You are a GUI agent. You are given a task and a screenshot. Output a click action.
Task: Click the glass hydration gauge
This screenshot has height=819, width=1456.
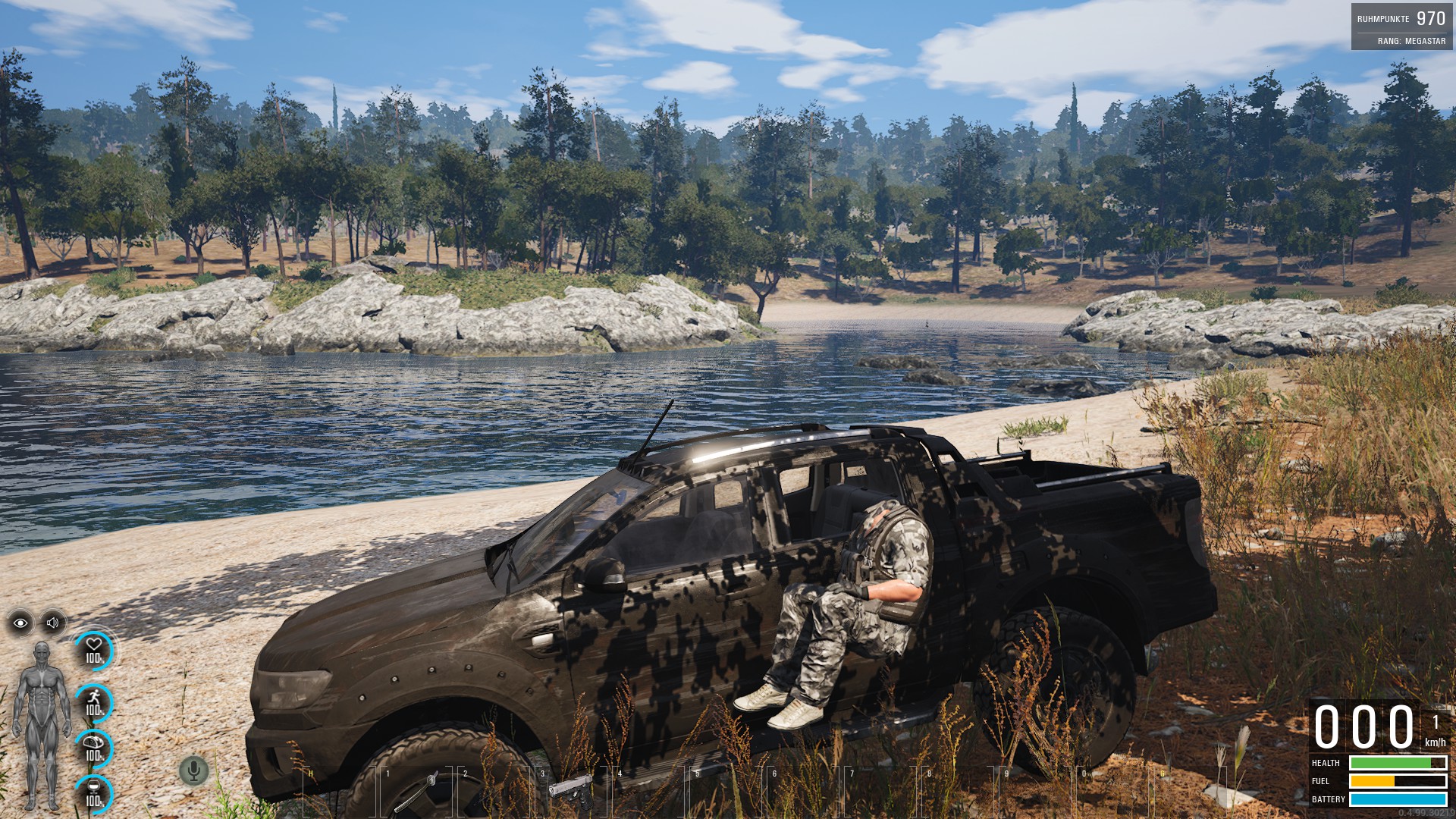coord(94,793)
